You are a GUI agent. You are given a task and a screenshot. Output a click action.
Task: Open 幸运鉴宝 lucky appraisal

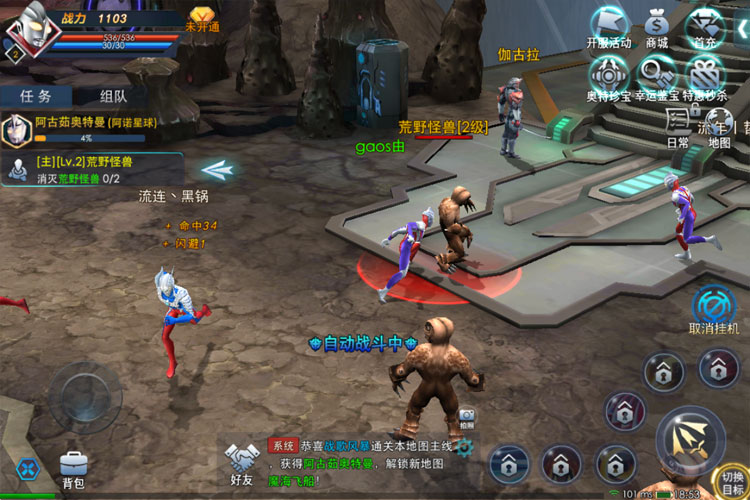tap(657, 77)
